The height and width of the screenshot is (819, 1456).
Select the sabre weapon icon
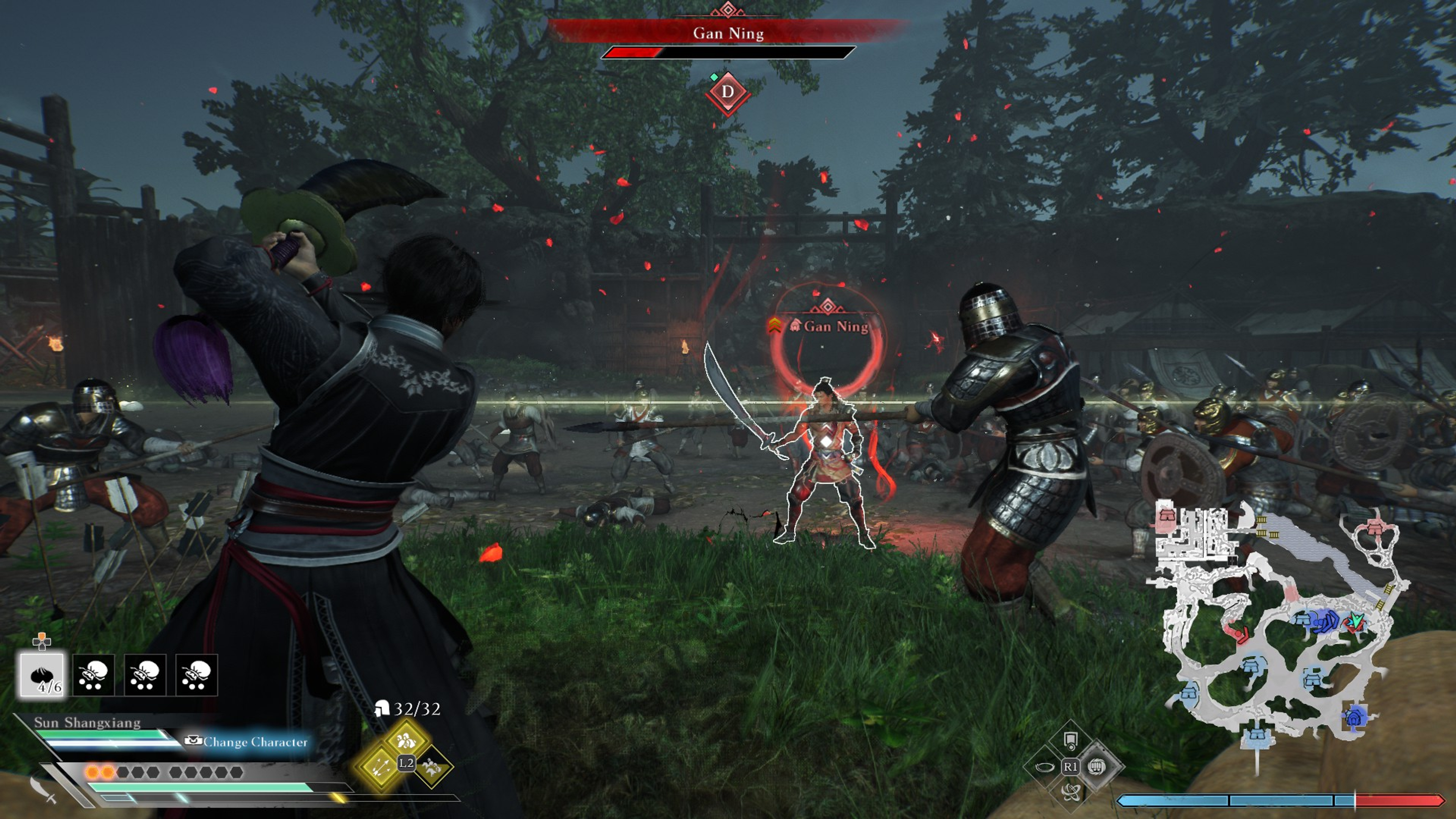tap(43, 789)
